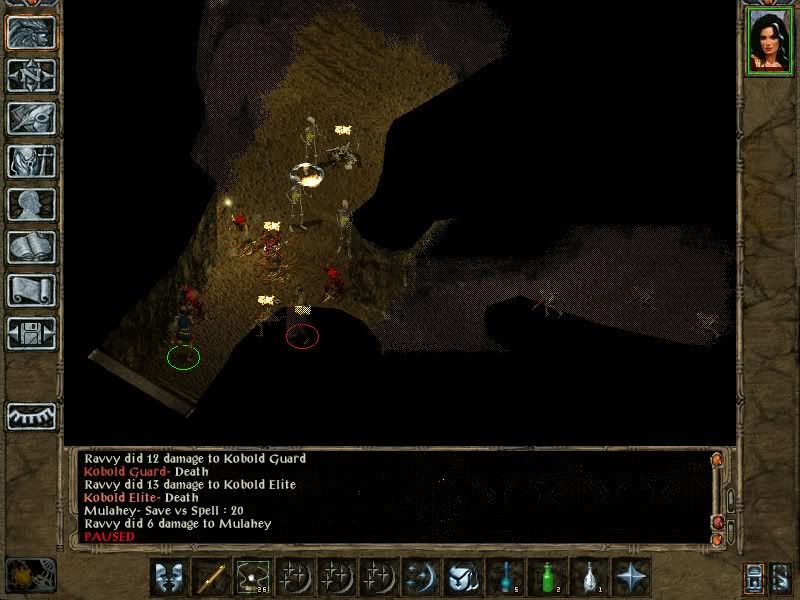Open the character record bust icon
Image resolution: width=800 pixels, height=600 pixels.
(x=31, y=204)
